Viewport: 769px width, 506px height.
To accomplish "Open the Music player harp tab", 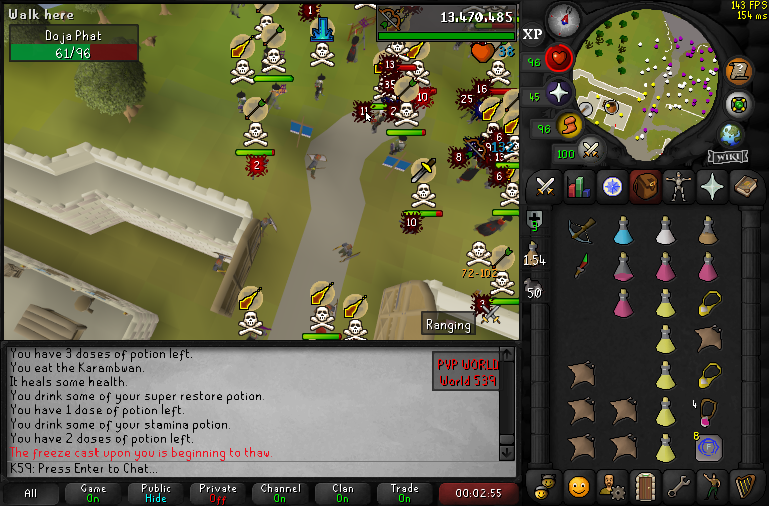I will pos(746,487).
